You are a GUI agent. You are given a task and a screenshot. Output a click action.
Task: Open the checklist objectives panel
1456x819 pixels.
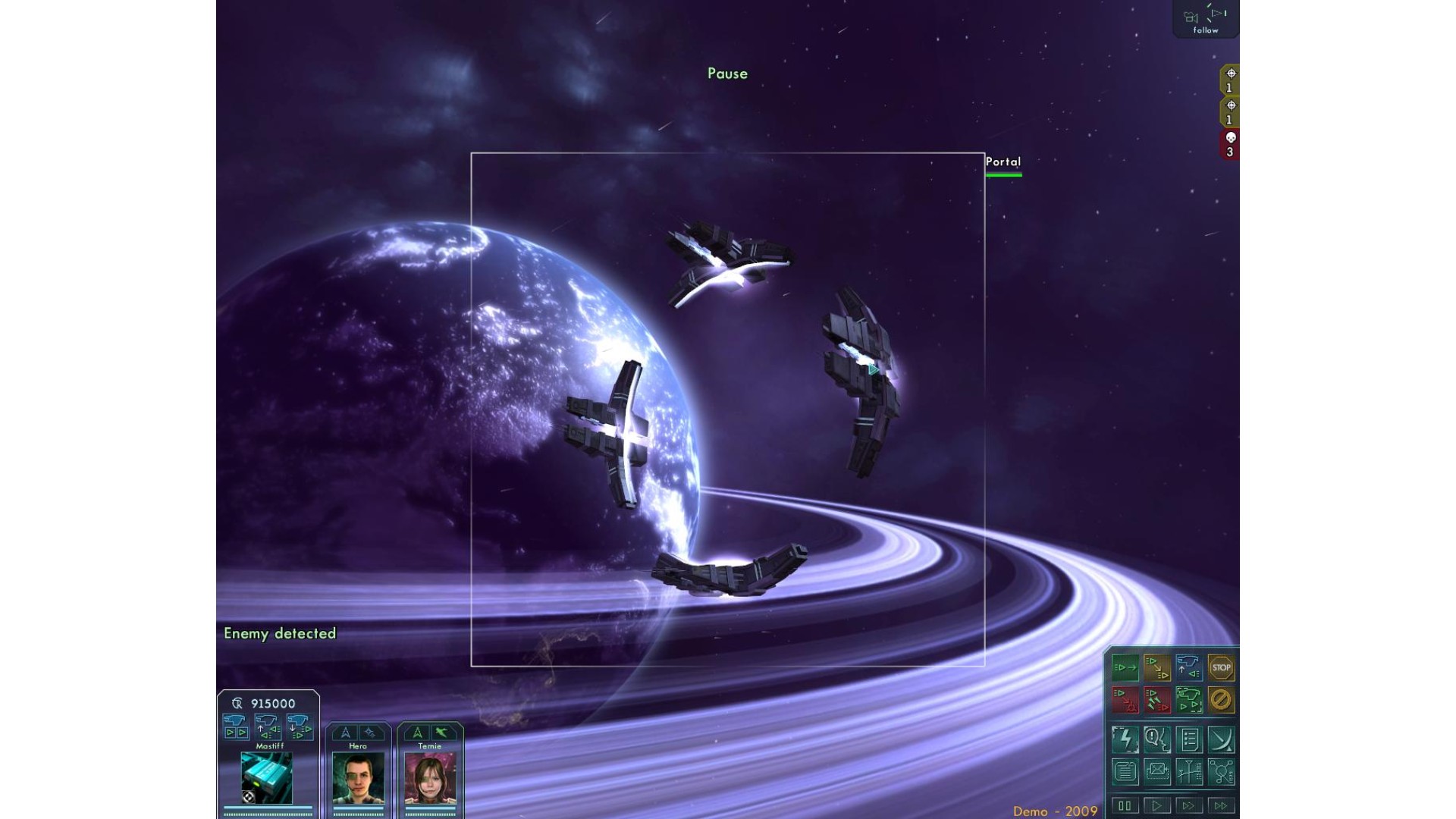tap(1189, 739)
